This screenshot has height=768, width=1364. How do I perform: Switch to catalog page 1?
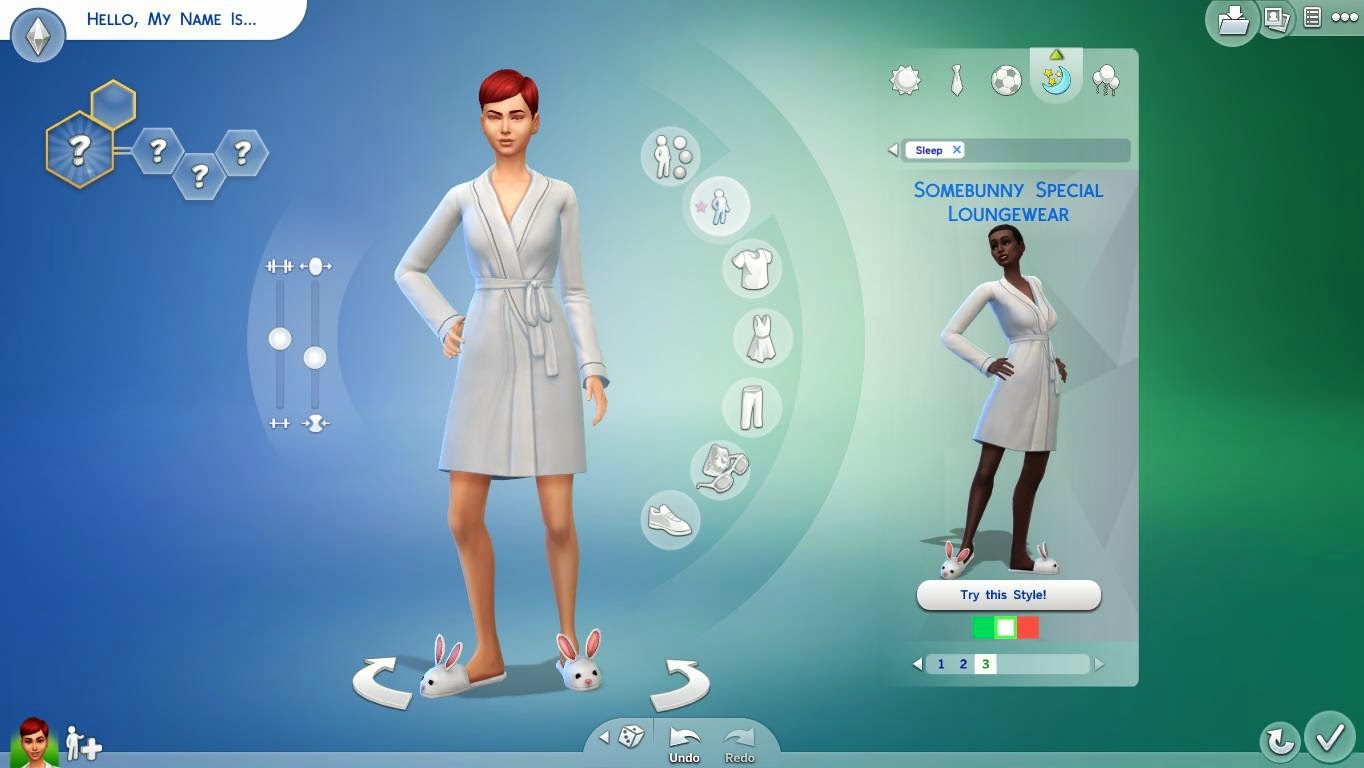(x=940, y=663)
